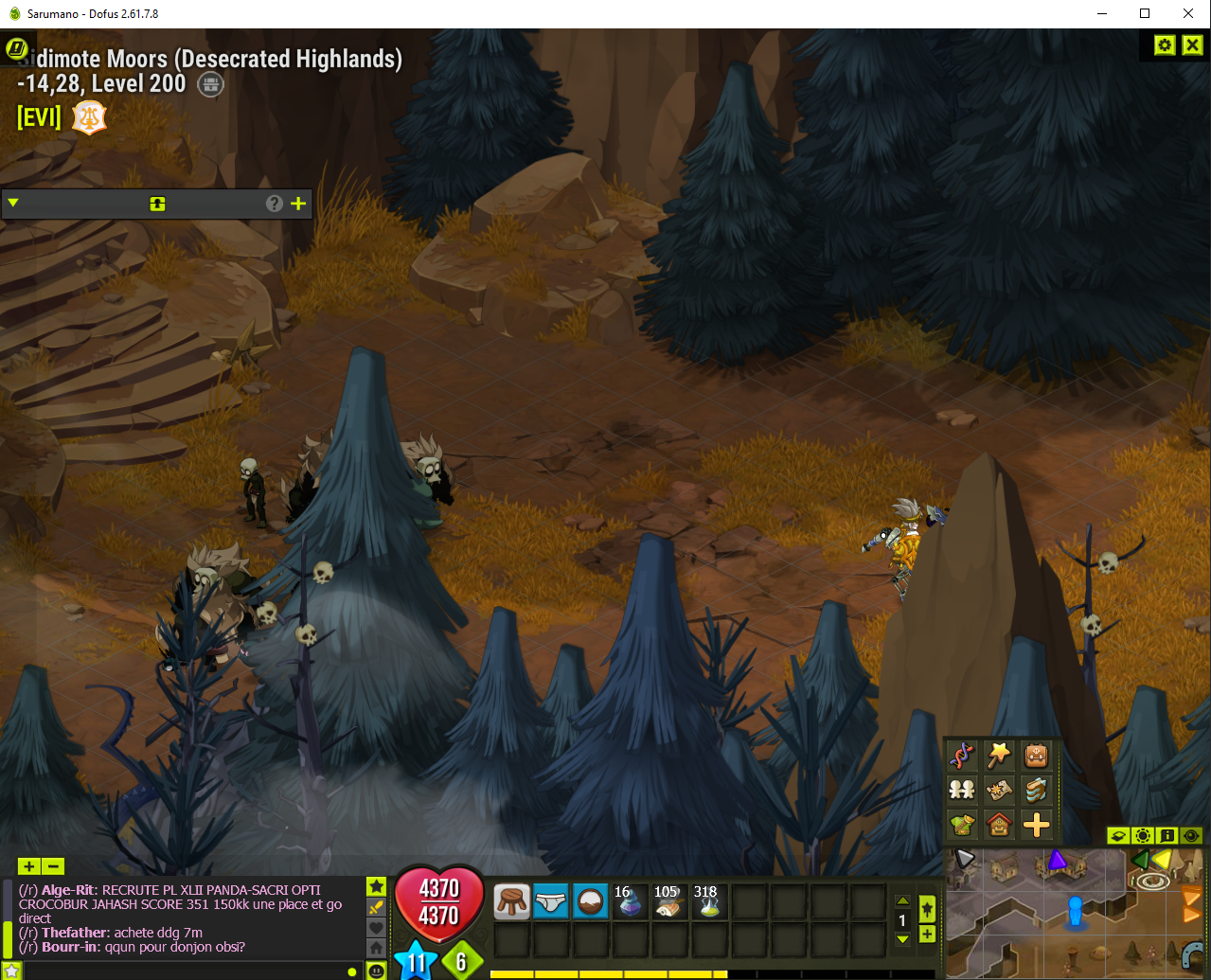This screenshot has width=1211, height=980.
Task: Show more menu shortcuts with plus icon
Action: pos(1036,825)
